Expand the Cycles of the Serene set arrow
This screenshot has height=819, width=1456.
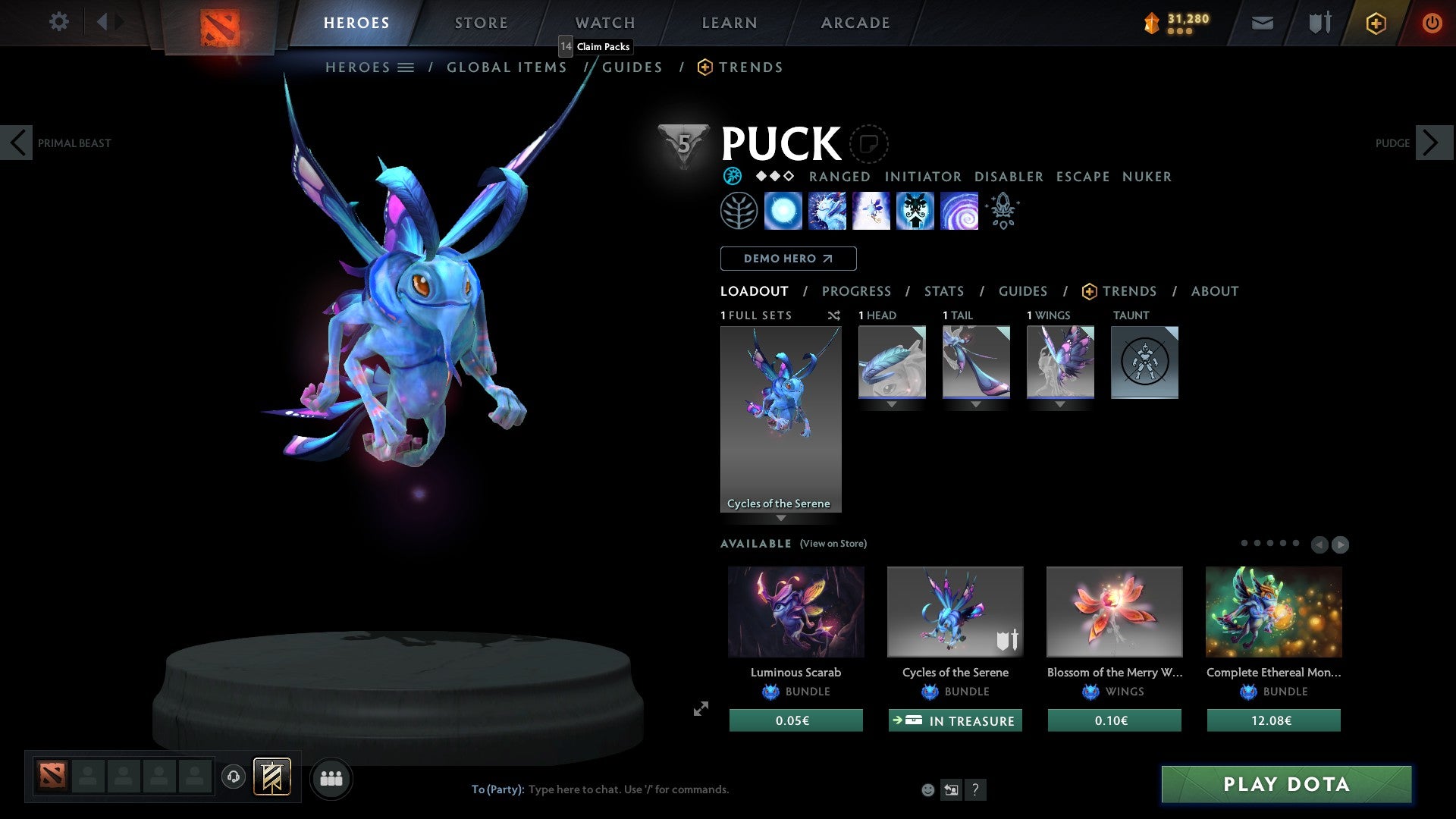pyautogui.click(x=781, y=518)
